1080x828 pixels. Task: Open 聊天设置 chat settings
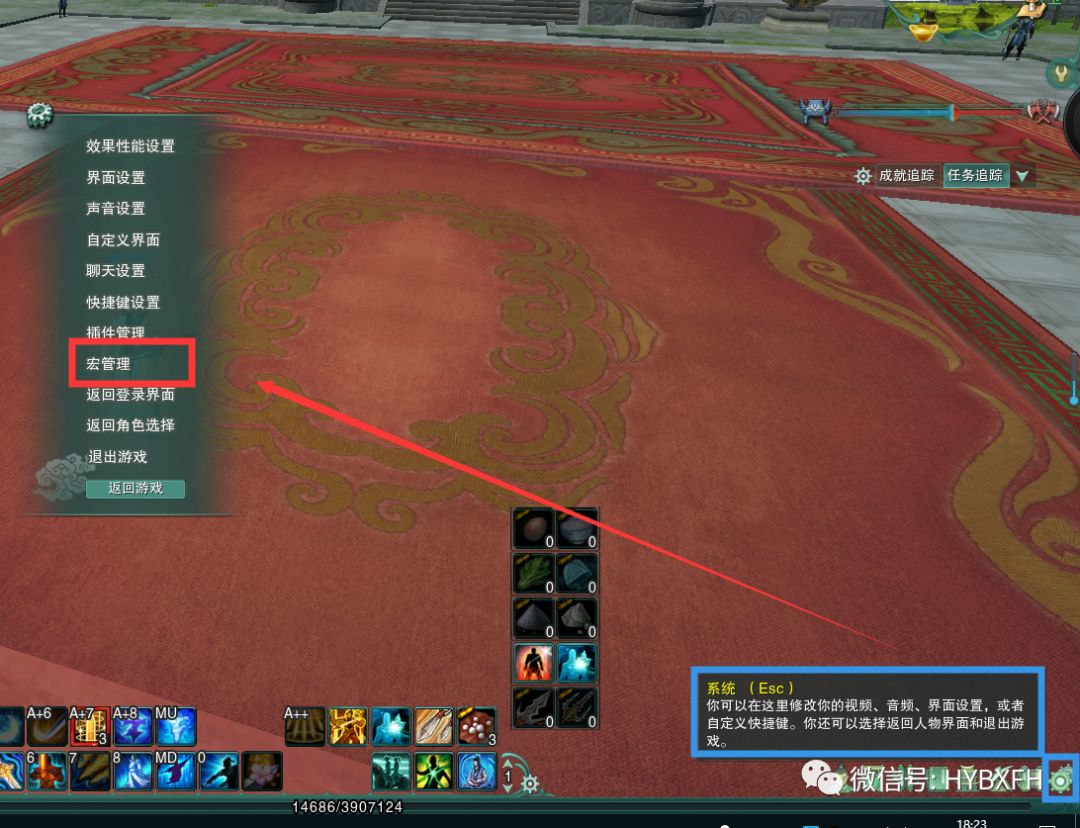pyautogui.click(x=116, y=271)
